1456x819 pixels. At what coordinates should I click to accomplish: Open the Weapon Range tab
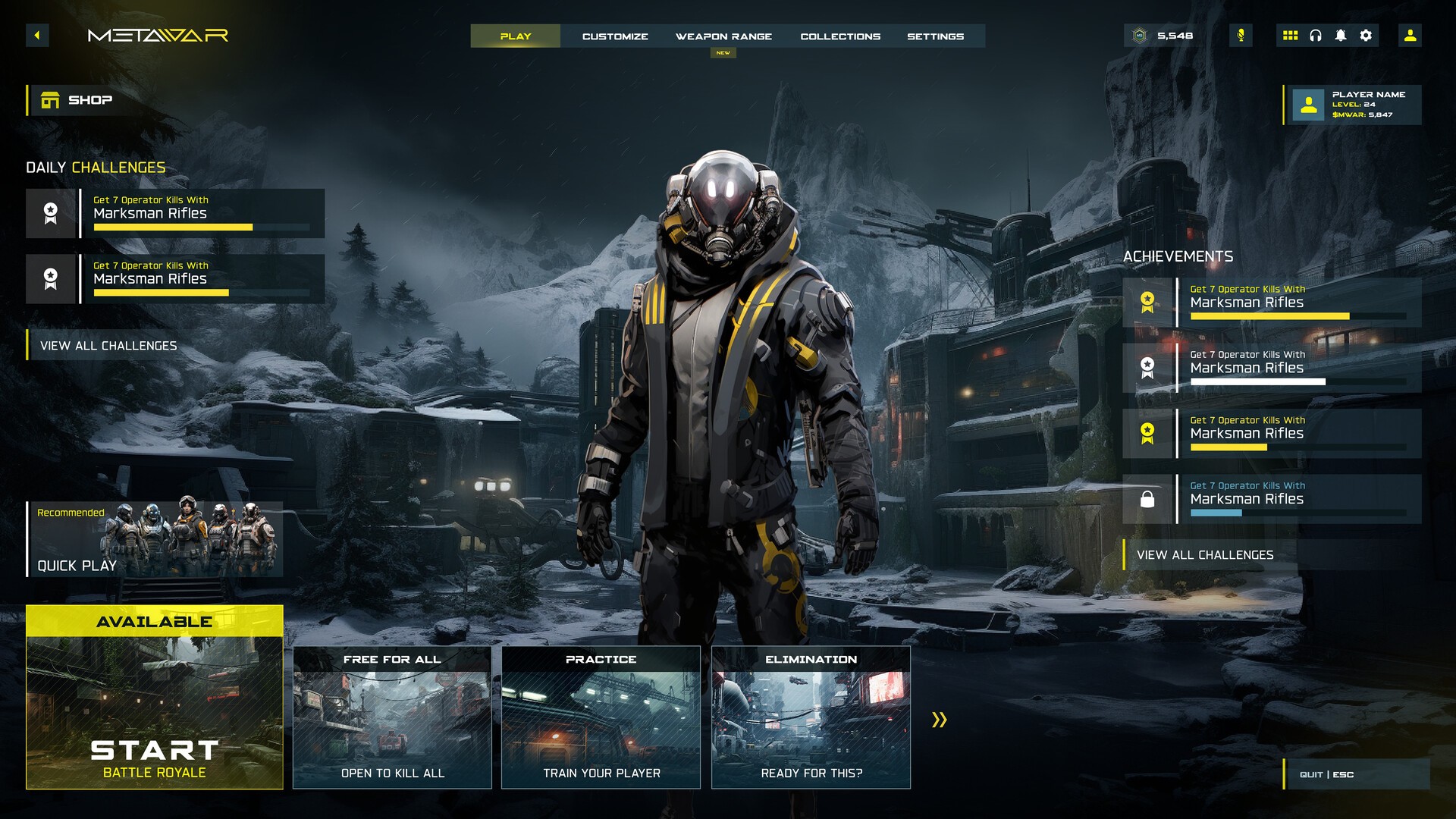(x=724, y=36)
